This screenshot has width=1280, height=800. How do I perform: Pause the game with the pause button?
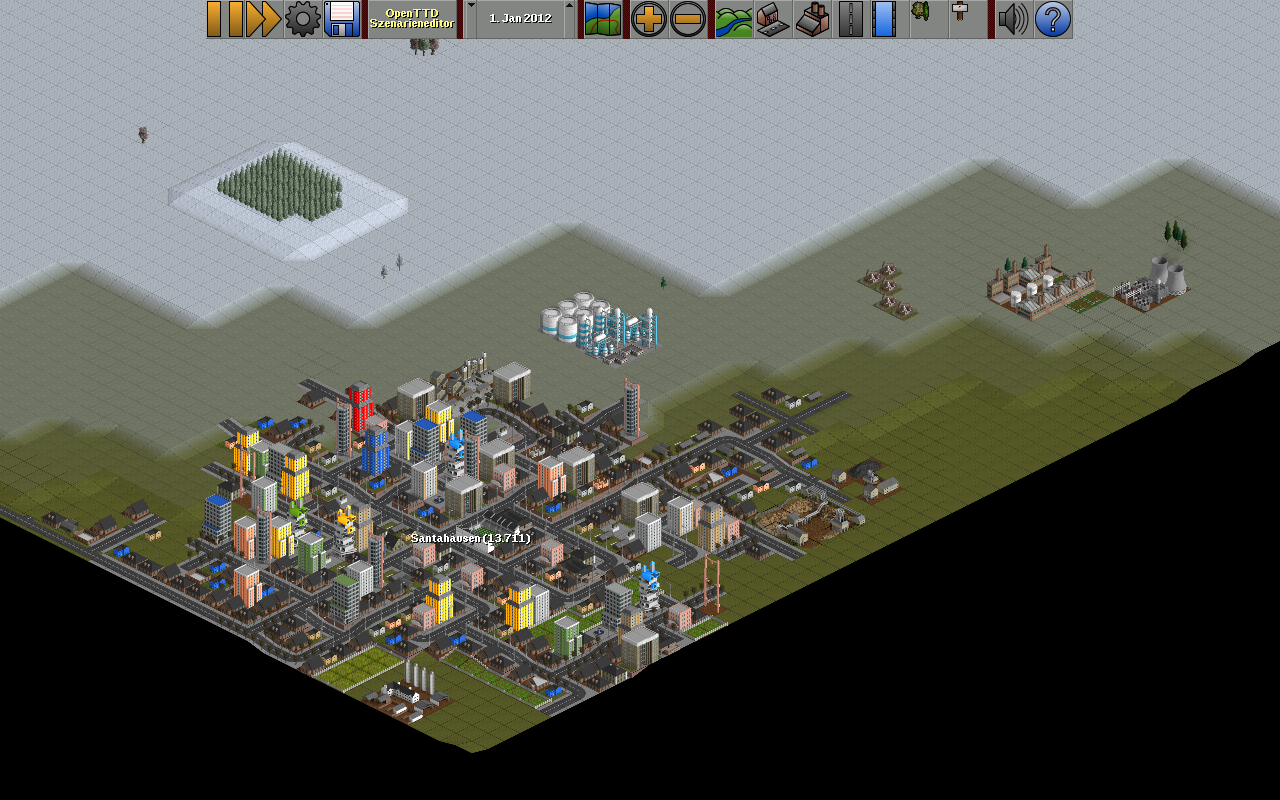tap(225, 19)
